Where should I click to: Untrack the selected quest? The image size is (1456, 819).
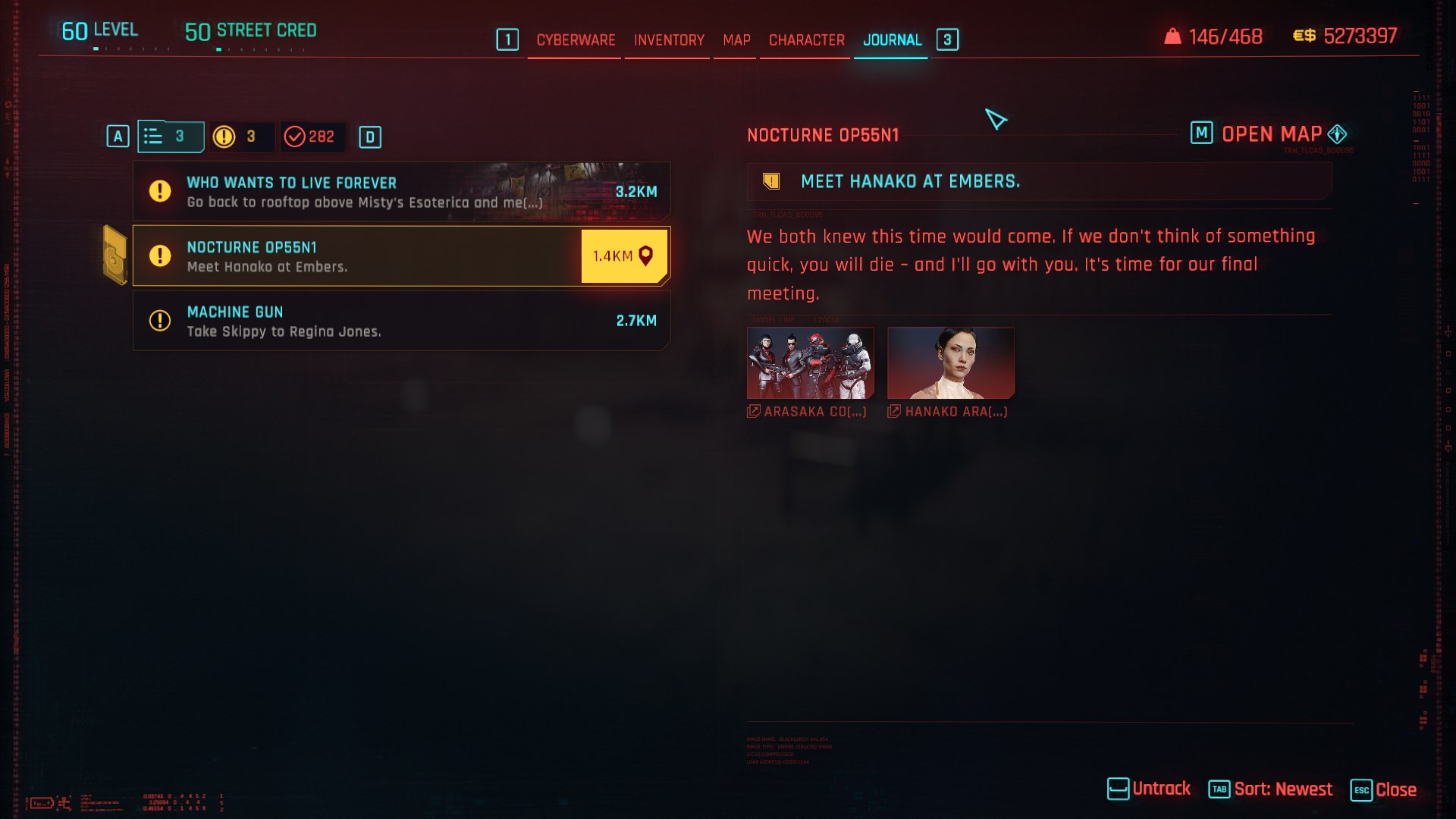click(1149, 789)
